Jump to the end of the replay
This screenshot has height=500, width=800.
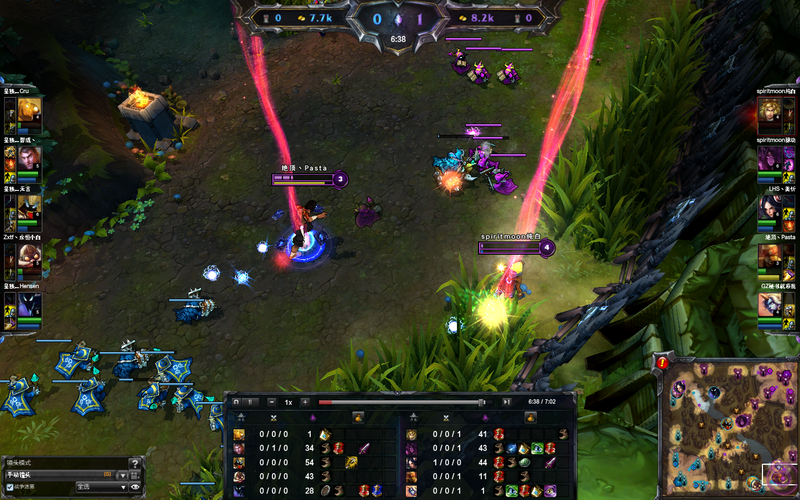click(507, 402)
